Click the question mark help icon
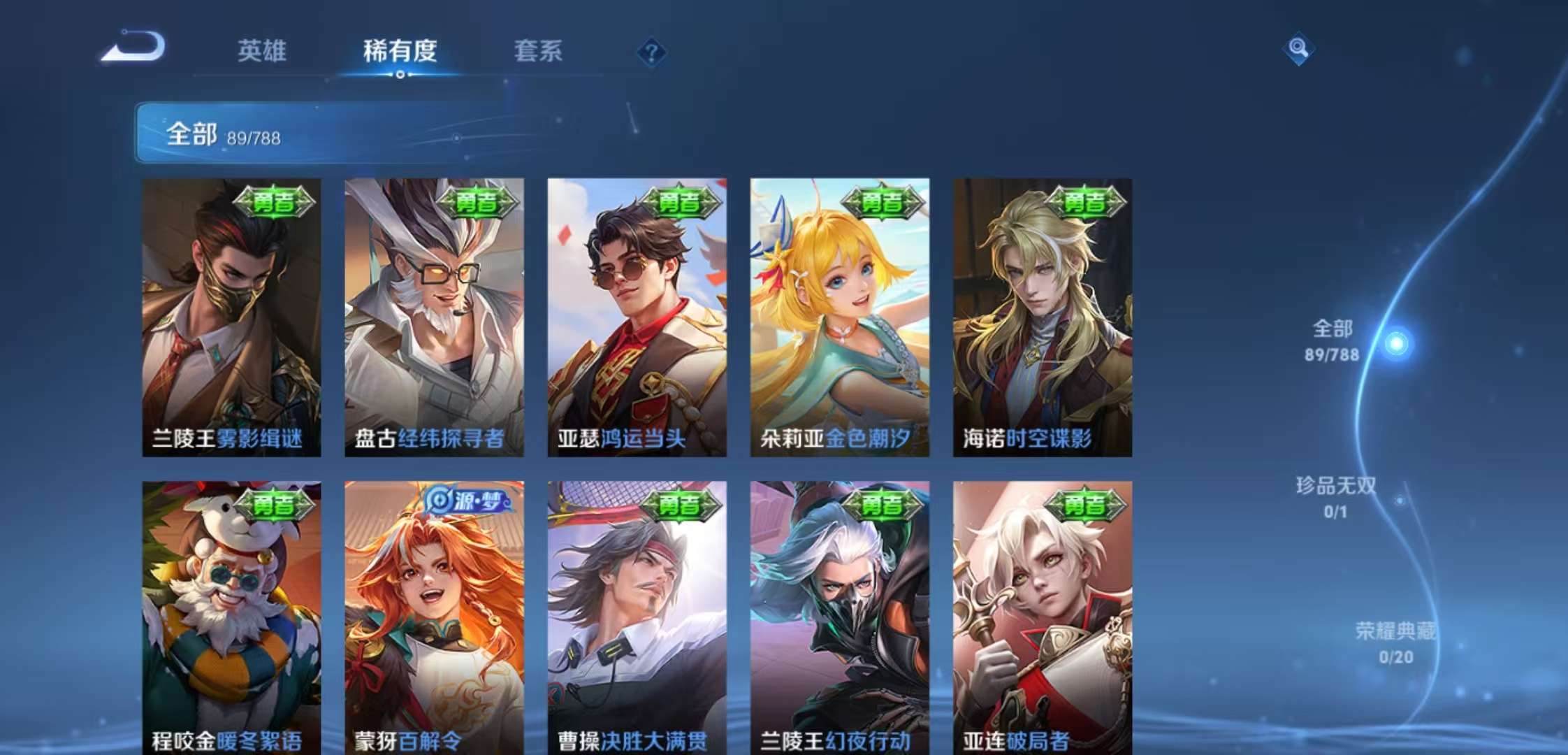The height and width of the screenshot is (755, 1568). (x=654, y=52)
